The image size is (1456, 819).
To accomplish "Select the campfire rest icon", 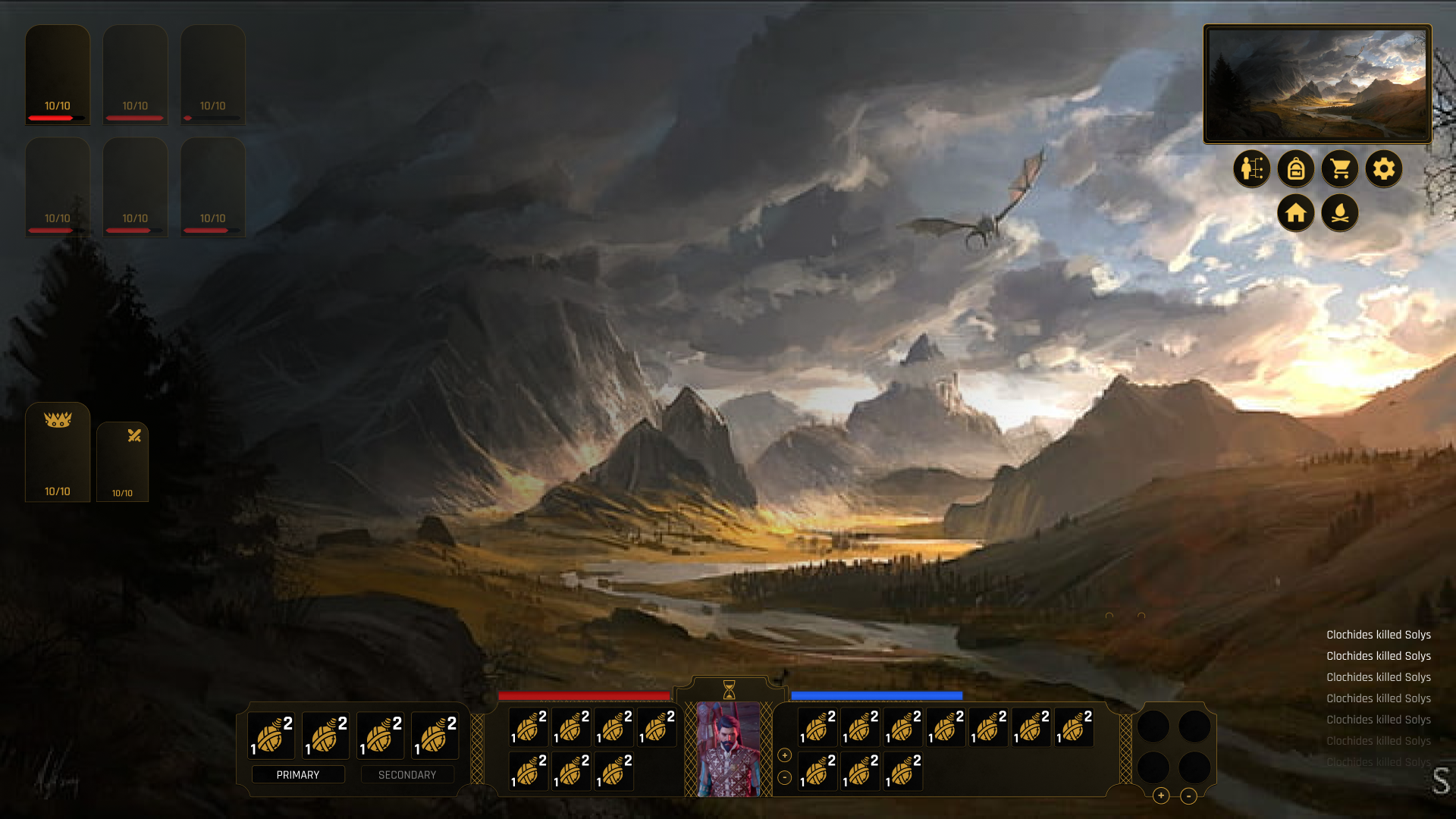I will click(x=1340, y=213).
